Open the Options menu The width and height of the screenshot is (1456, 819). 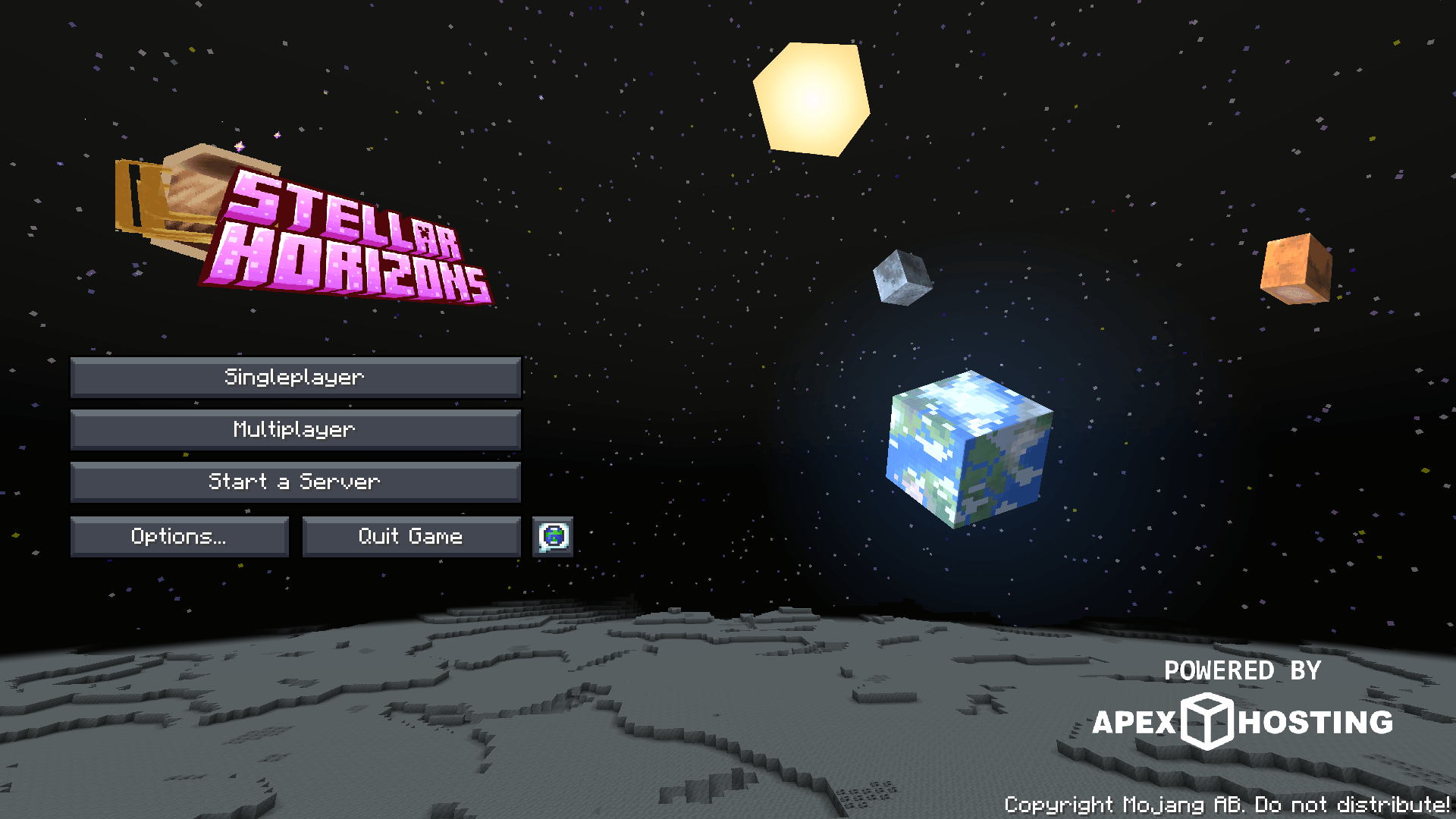click(x=179, y=536)
